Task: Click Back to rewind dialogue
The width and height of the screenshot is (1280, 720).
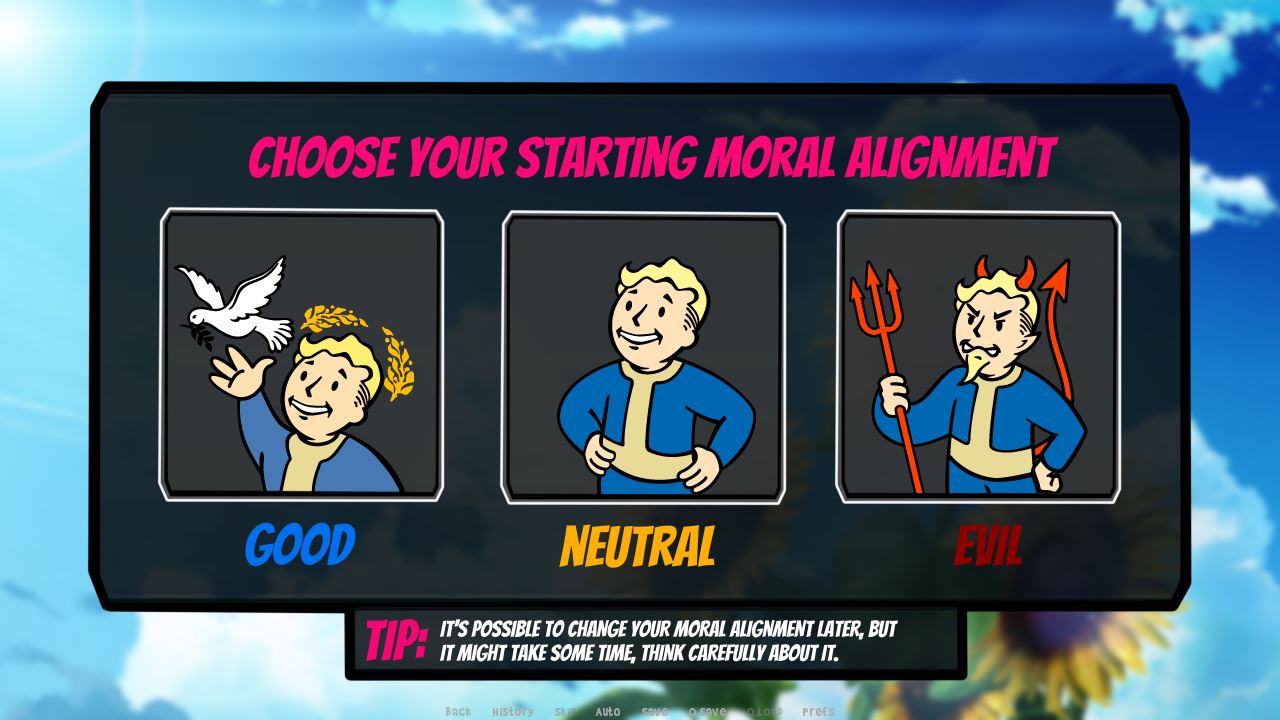Action: pyautogui.click(x=457, y=712)
